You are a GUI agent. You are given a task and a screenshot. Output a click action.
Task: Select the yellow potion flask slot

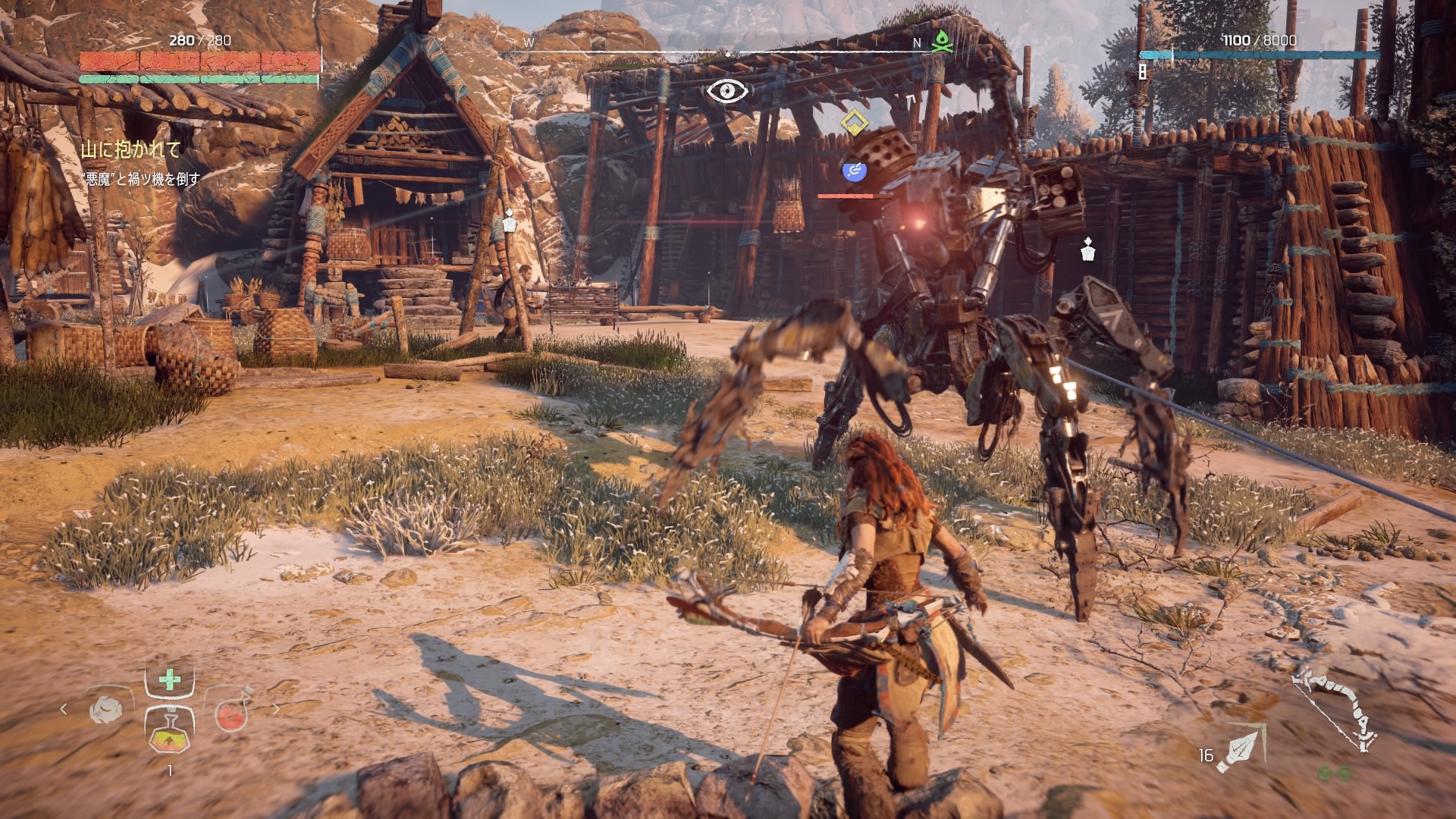(169, 732)
